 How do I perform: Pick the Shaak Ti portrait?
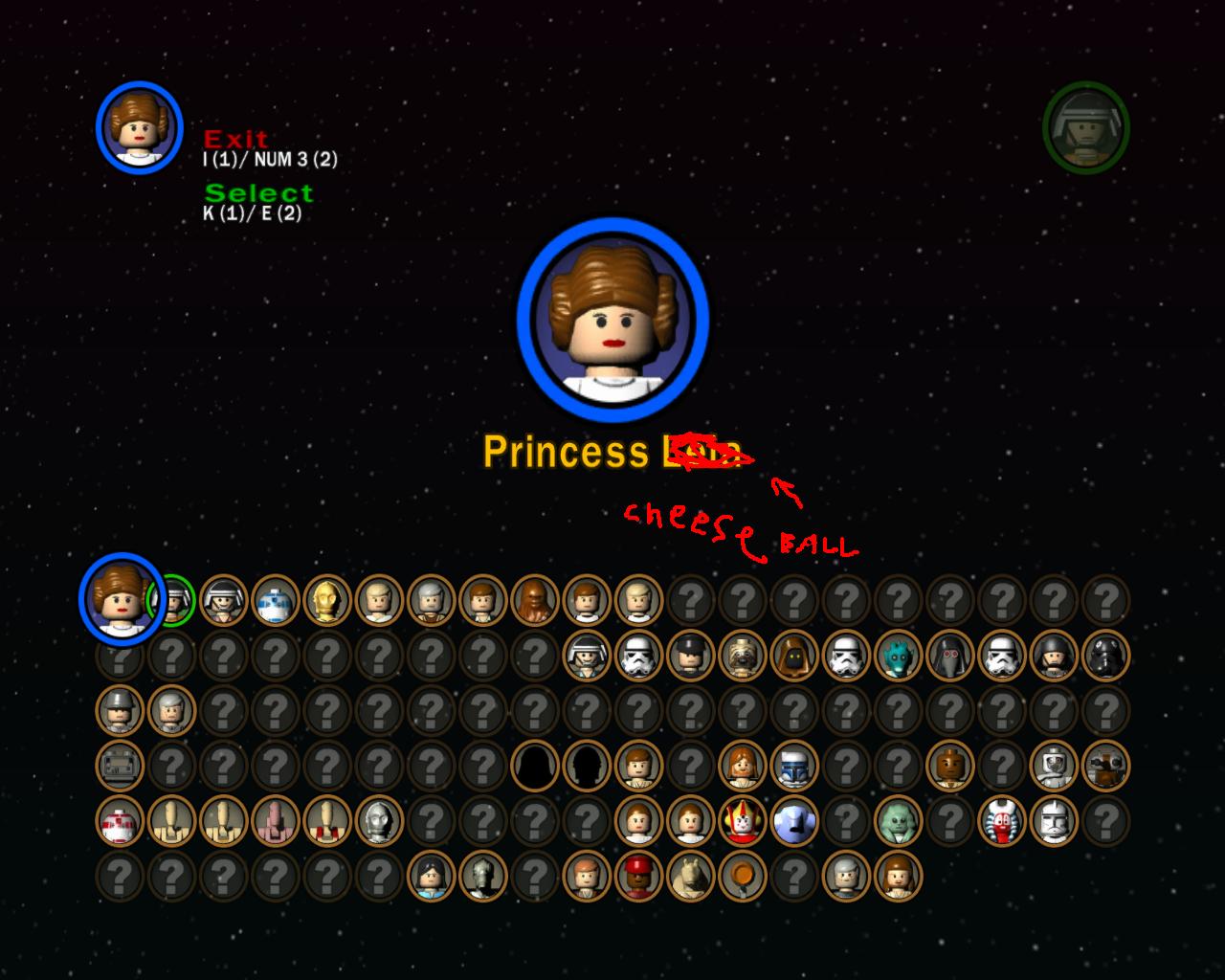click(1001, 820)
